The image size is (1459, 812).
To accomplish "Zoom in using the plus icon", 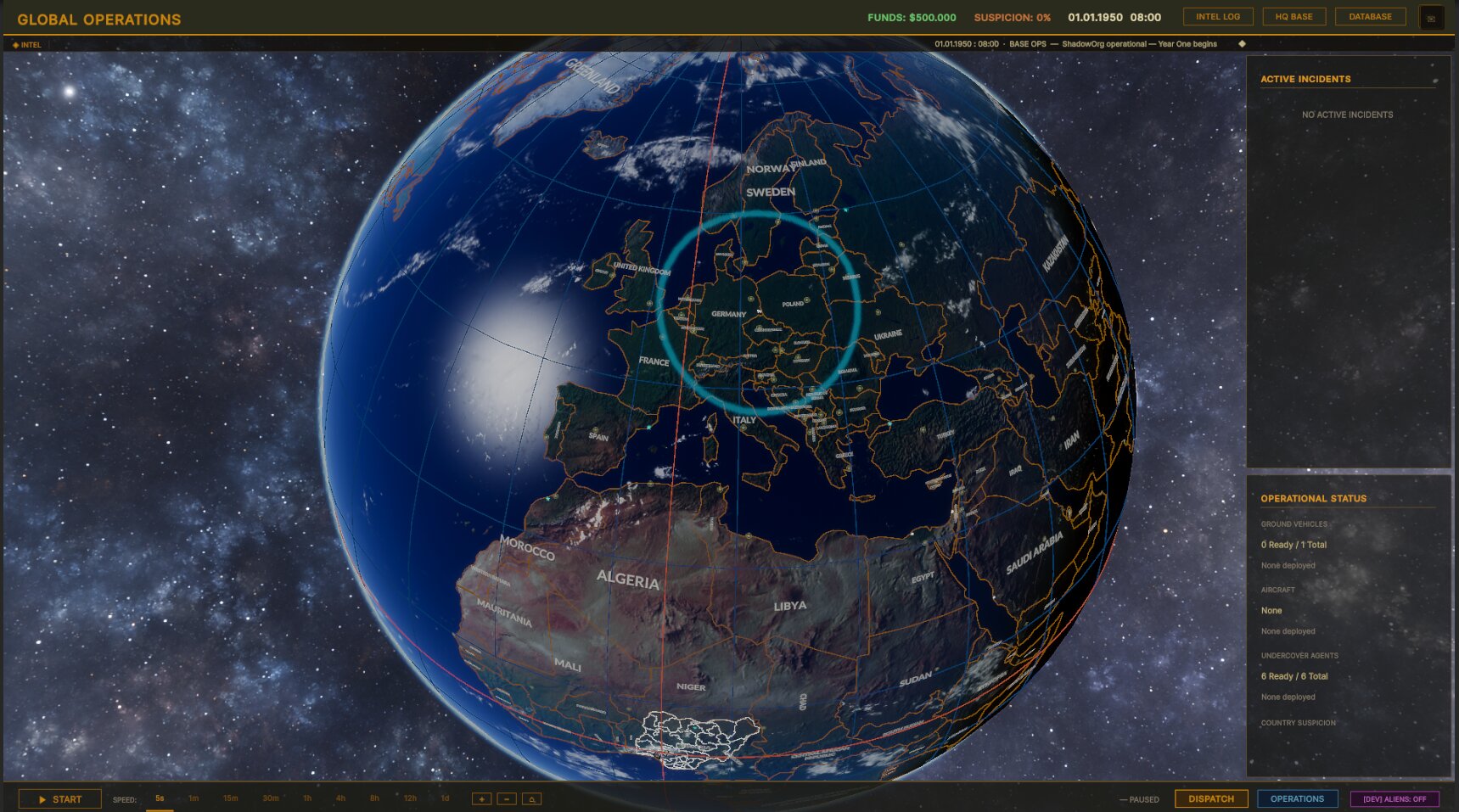I will 481,798.
